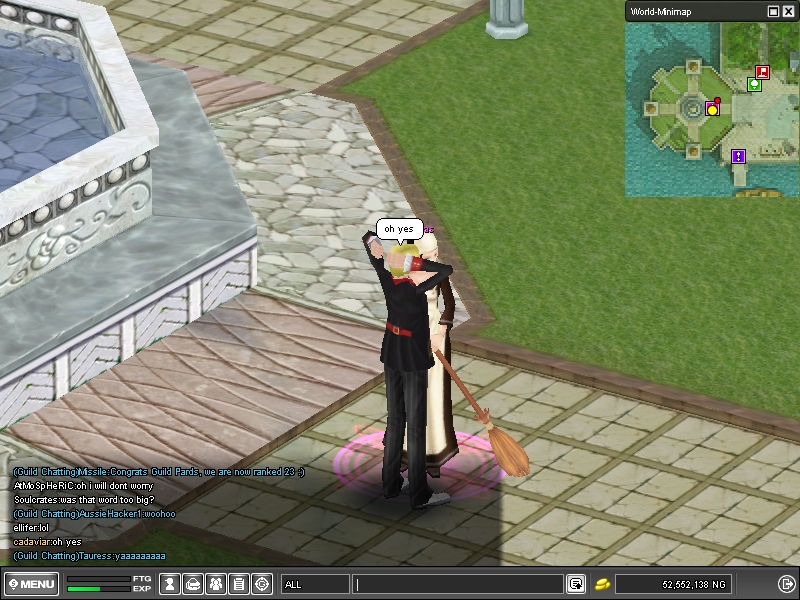Image resolution: width=800 pixels, height=600 pixels.
Task: Click the gold coins icon
Action: point(603,584)
